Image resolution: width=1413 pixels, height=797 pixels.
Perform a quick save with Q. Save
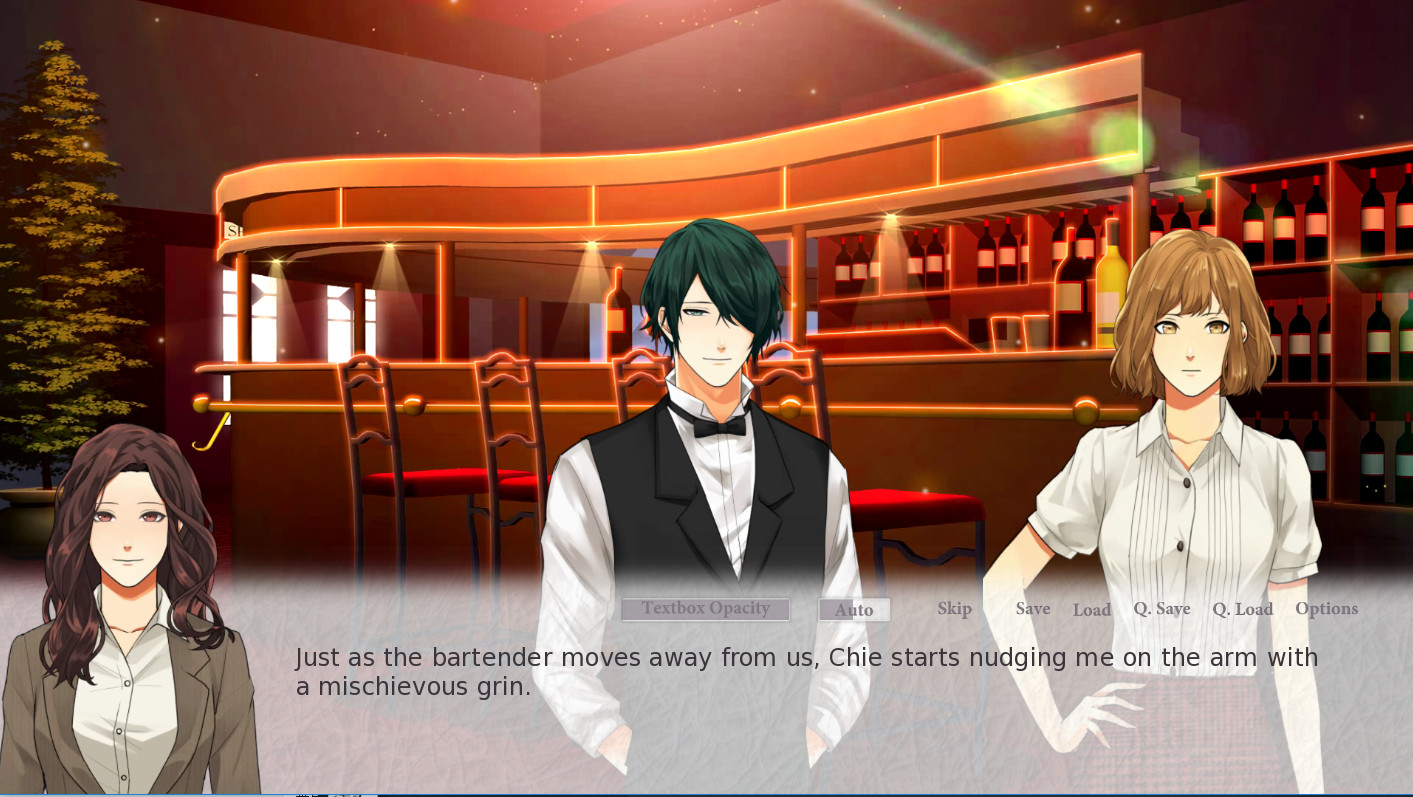coord(1162,608)
